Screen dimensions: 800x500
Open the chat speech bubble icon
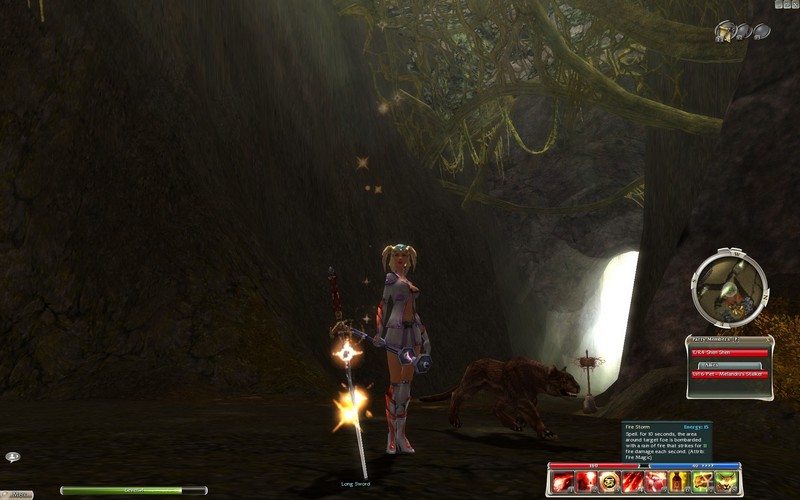tap(13, 457)
